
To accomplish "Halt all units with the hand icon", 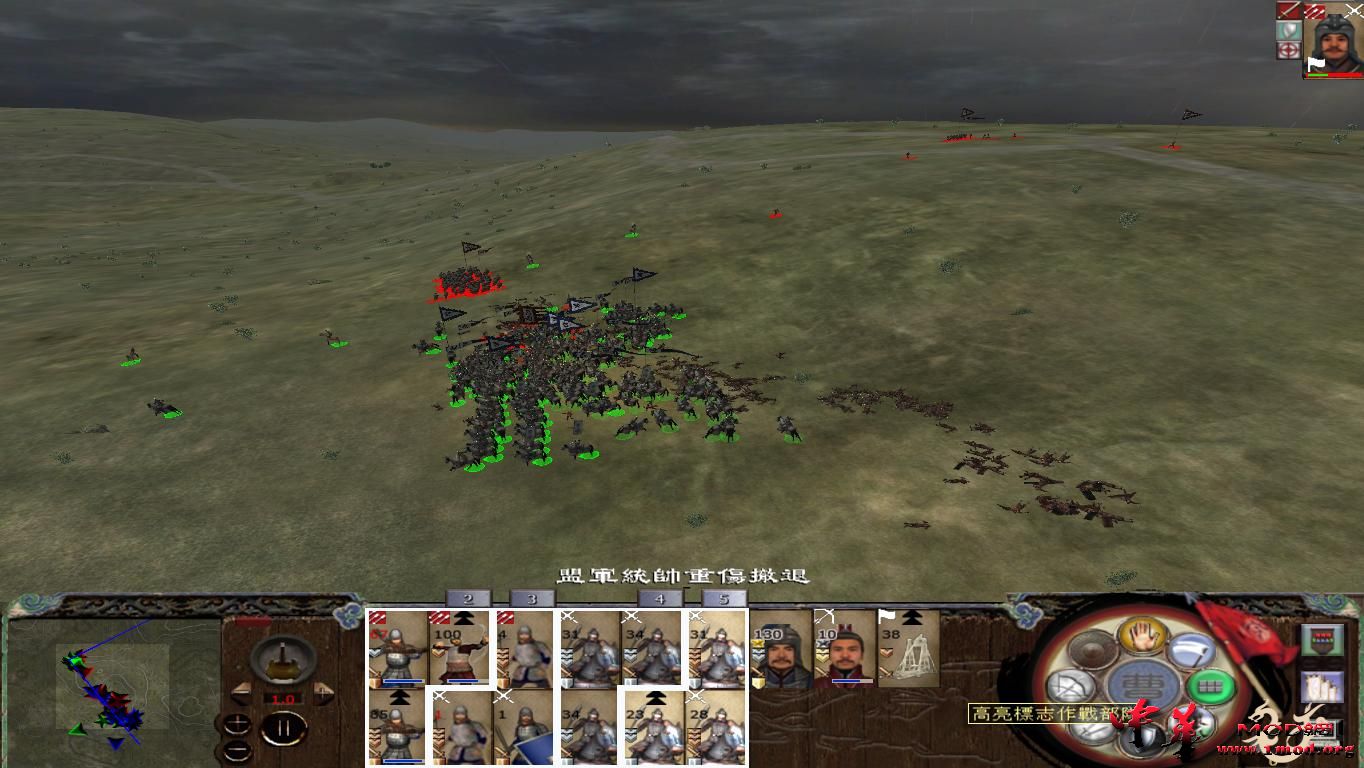I will [1142, 637].
